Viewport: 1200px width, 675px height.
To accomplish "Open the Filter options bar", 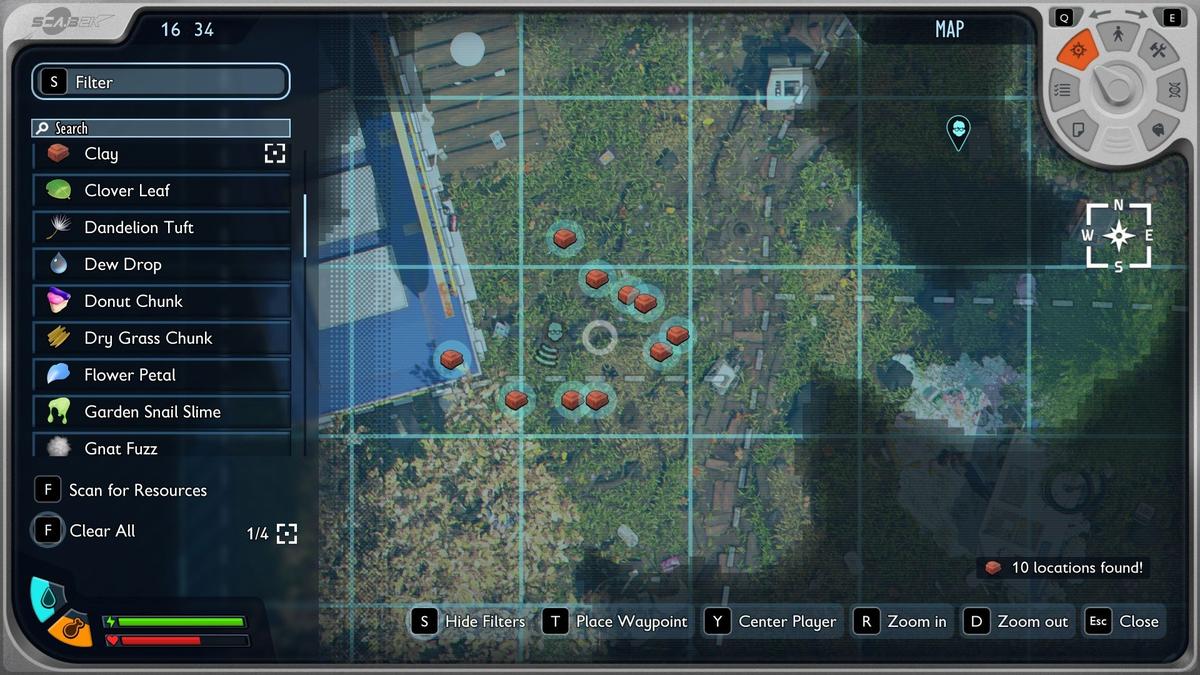I will point(161,82).
